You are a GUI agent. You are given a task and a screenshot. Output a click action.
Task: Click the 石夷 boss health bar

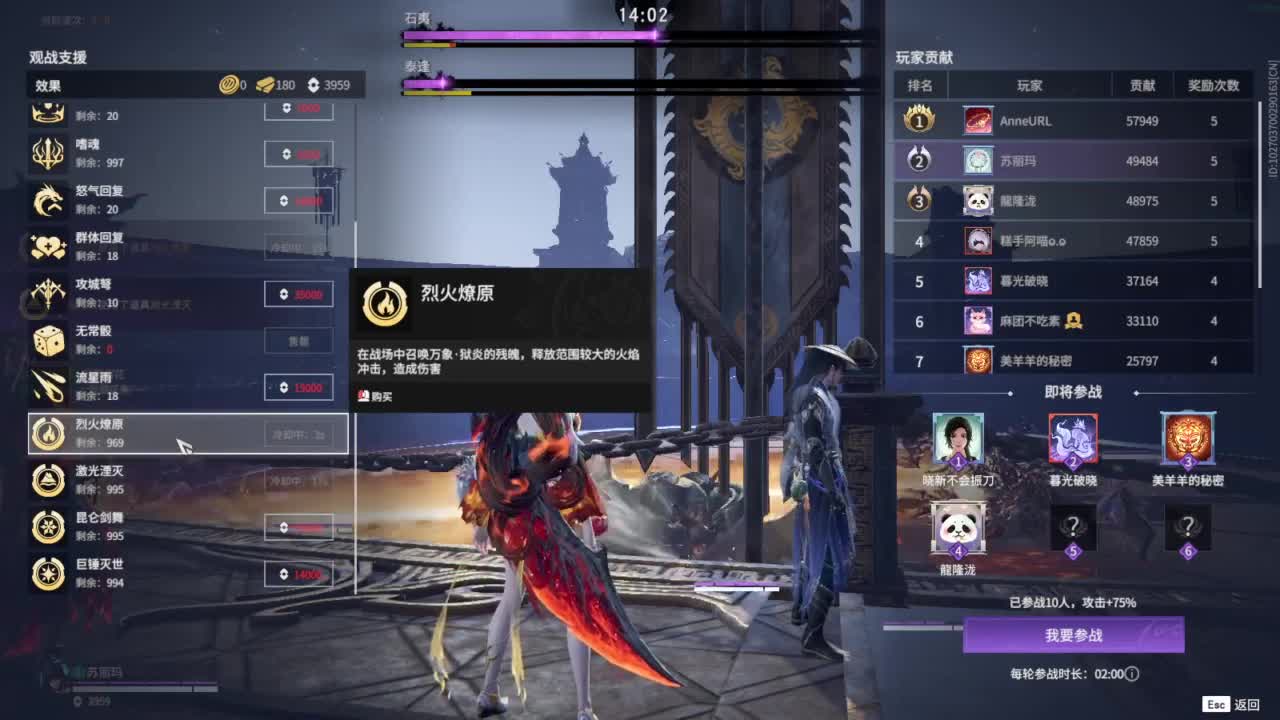click(530, 37)
